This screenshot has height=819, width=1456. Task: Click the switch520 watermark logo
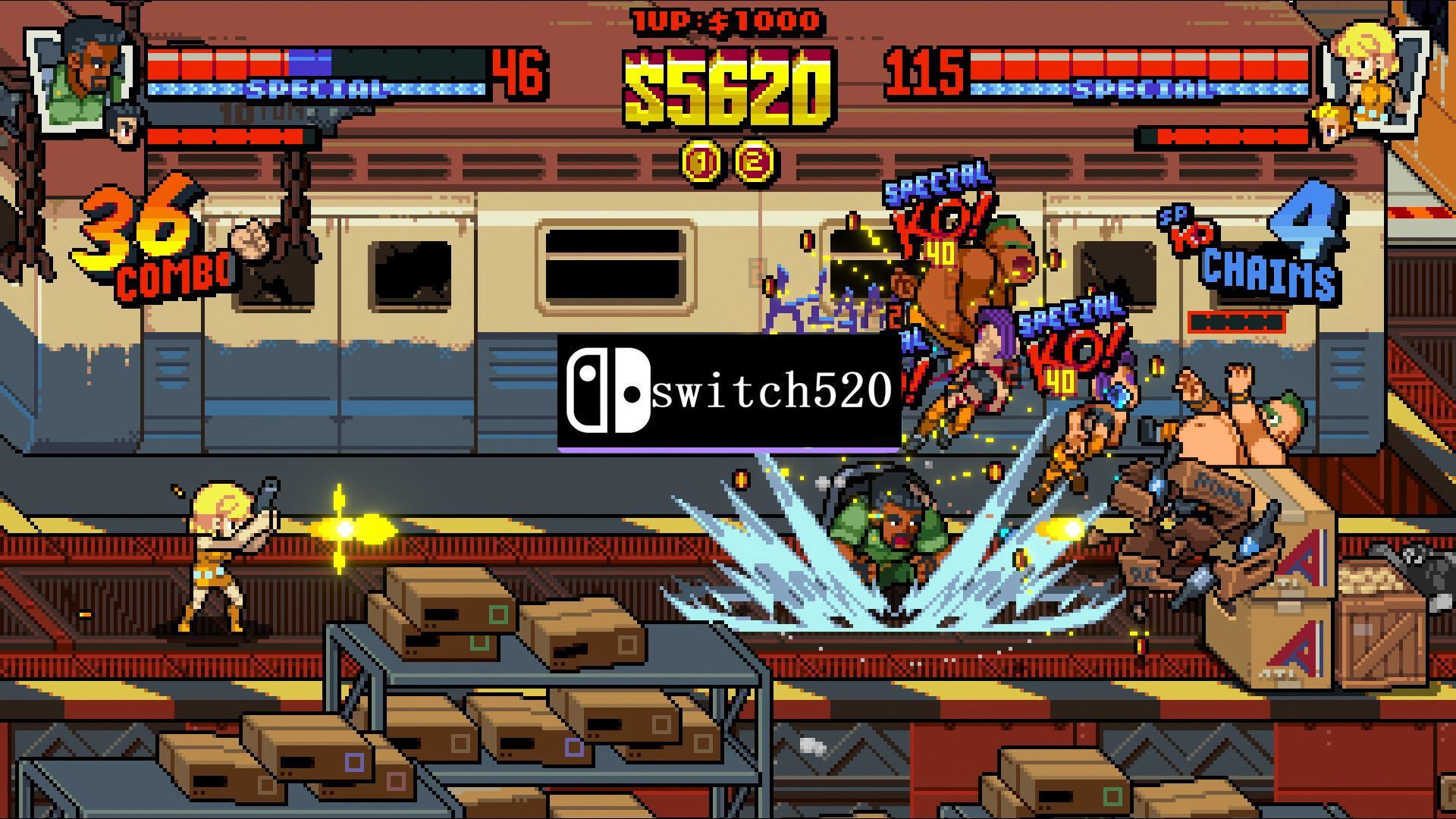(x=729, y=391)
